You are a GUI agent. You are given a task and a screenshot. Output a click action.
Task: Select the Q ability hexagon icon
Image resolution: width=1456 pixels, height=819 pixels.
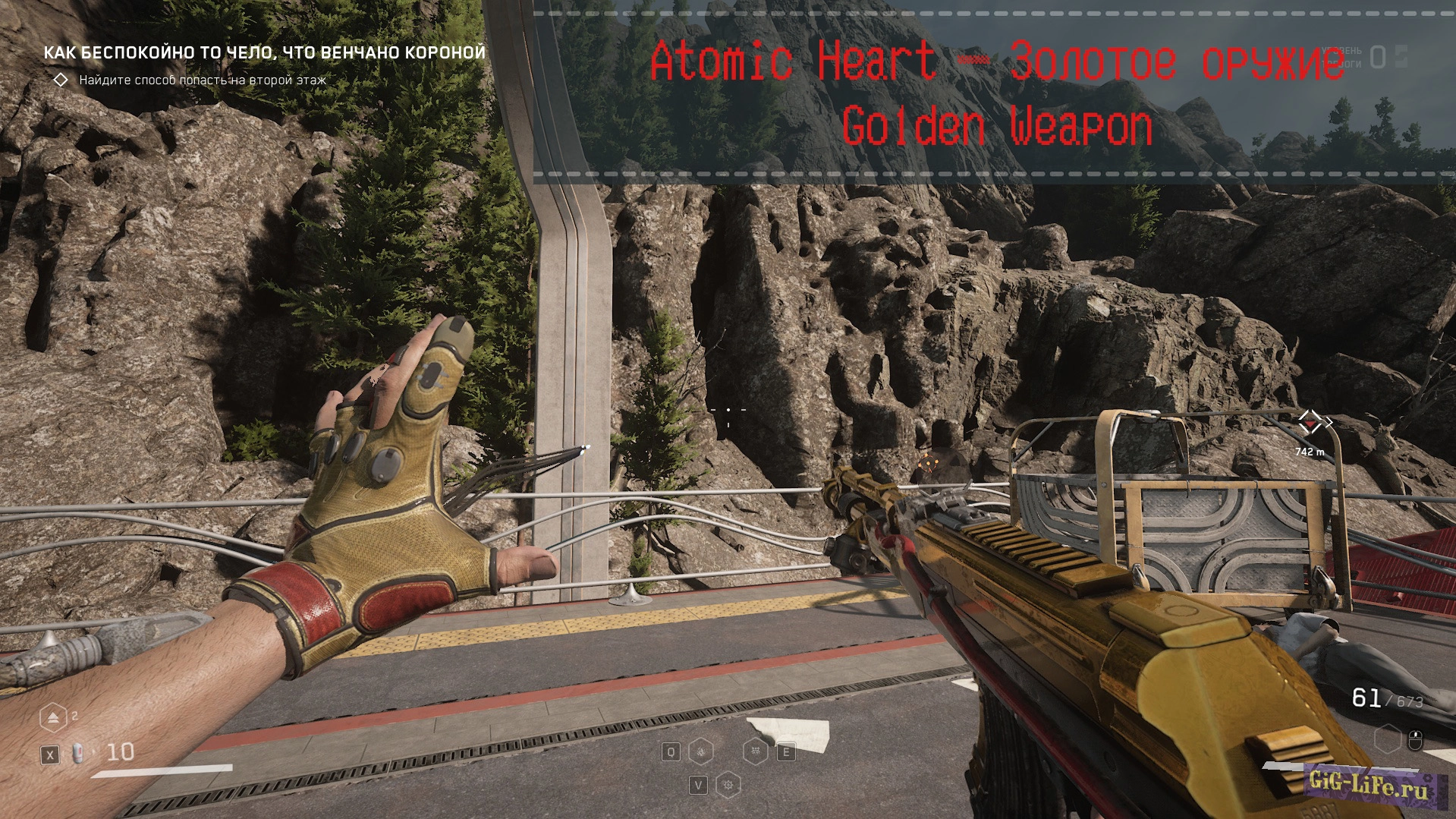[701, 751]
